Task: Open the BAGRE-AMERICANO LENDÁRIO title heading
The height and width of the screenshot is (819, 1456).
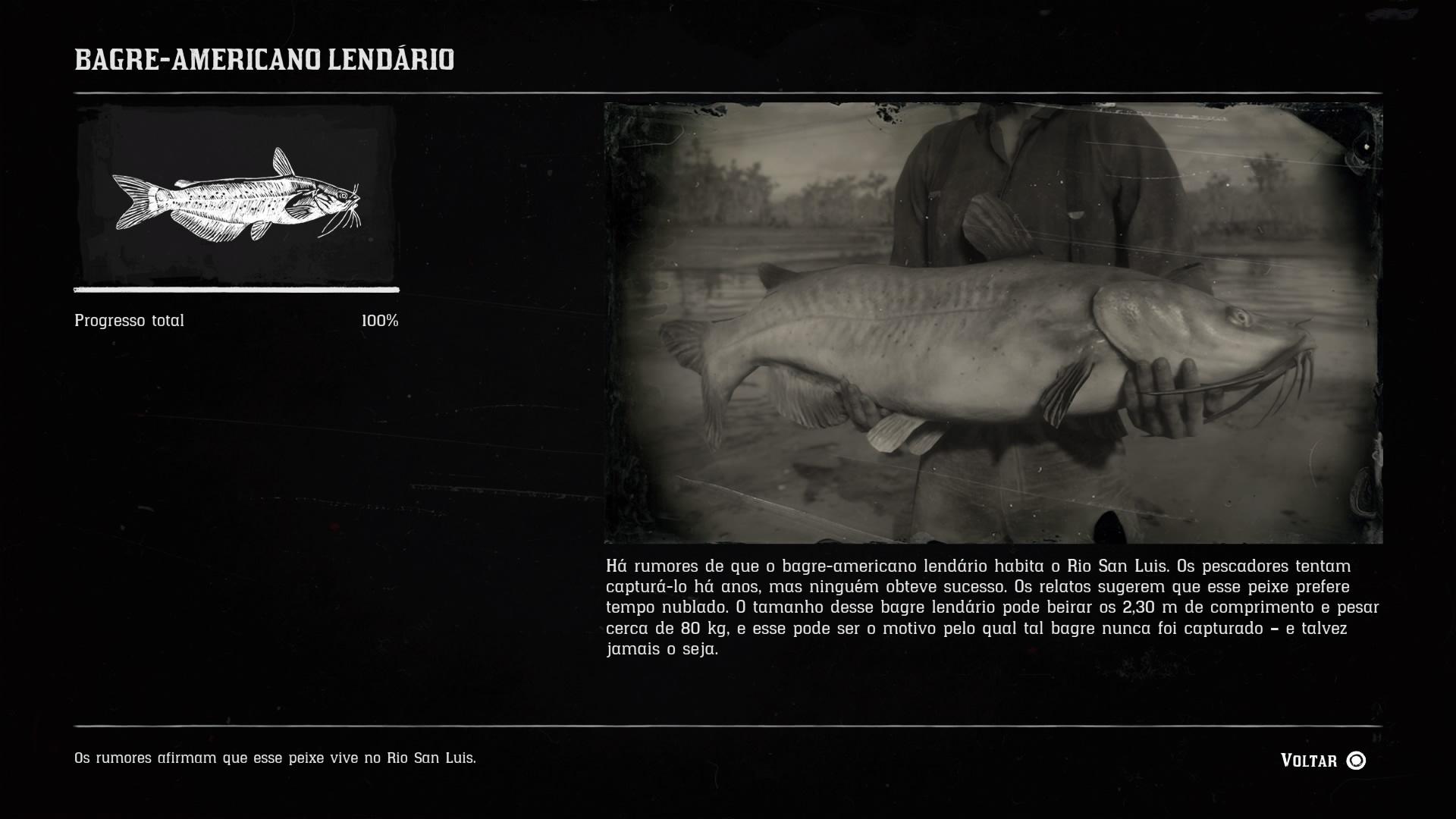Action: [x=264, y=57]
